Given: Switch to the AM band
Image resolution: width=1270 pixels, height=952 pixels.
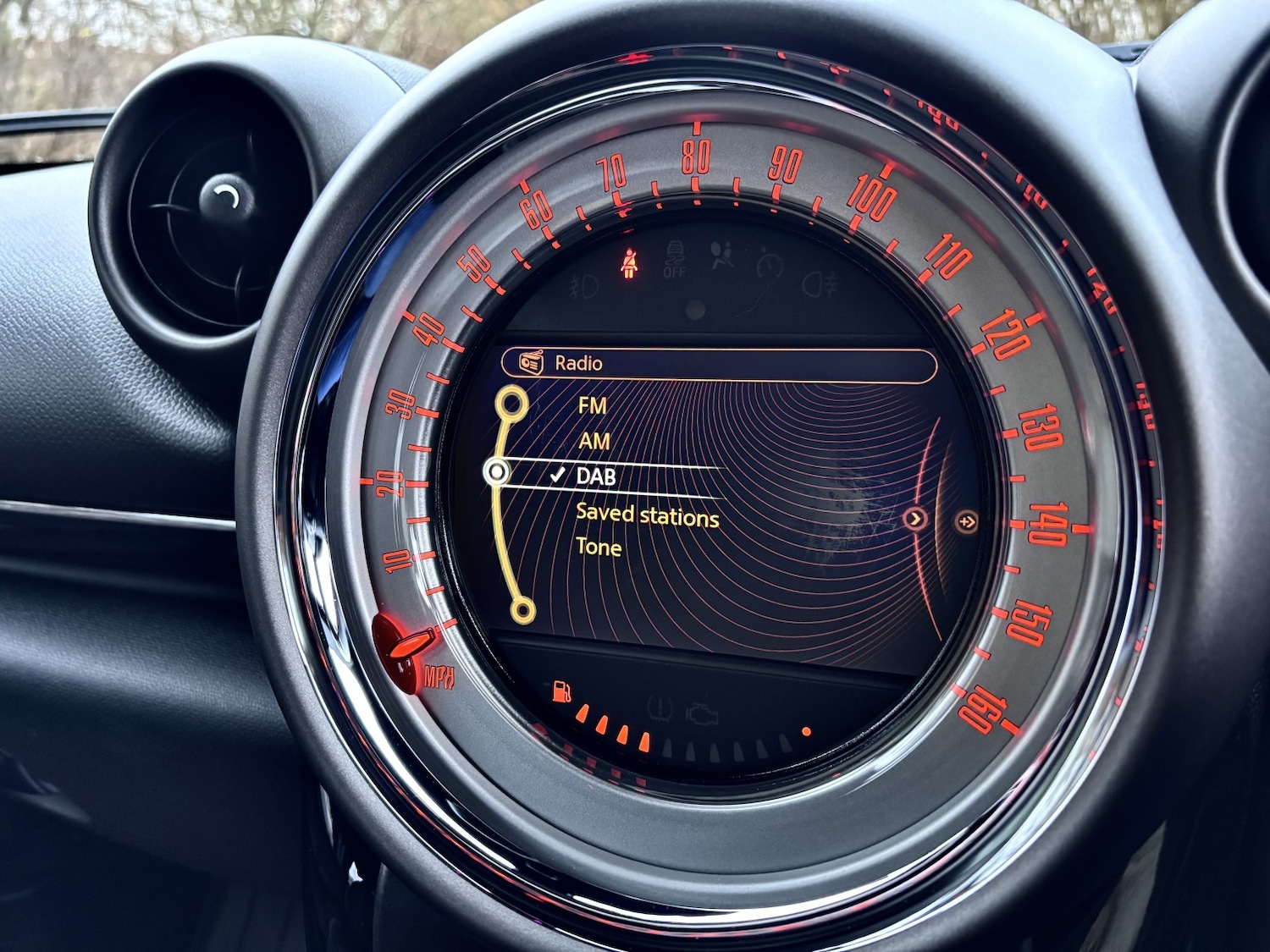Looking at the screenshot, I should pos(593,441).
